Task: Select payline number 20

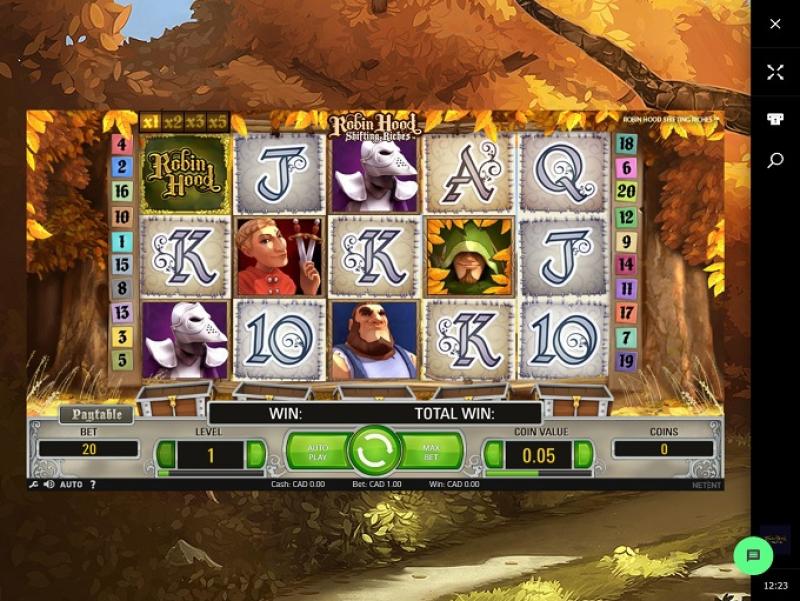Action: (627, 192)
